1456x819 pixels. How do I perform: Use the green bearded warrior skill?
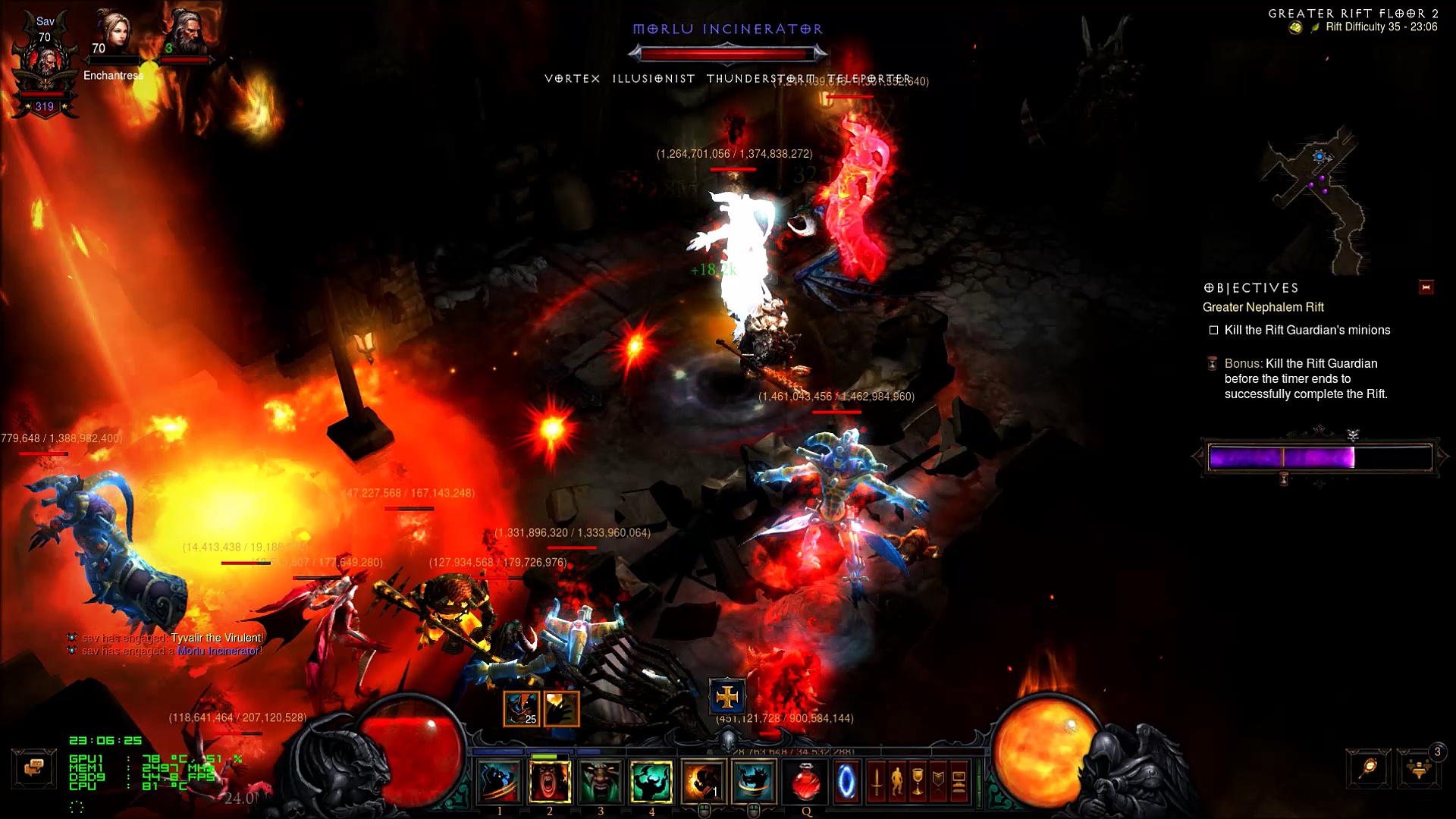point(600,781)
